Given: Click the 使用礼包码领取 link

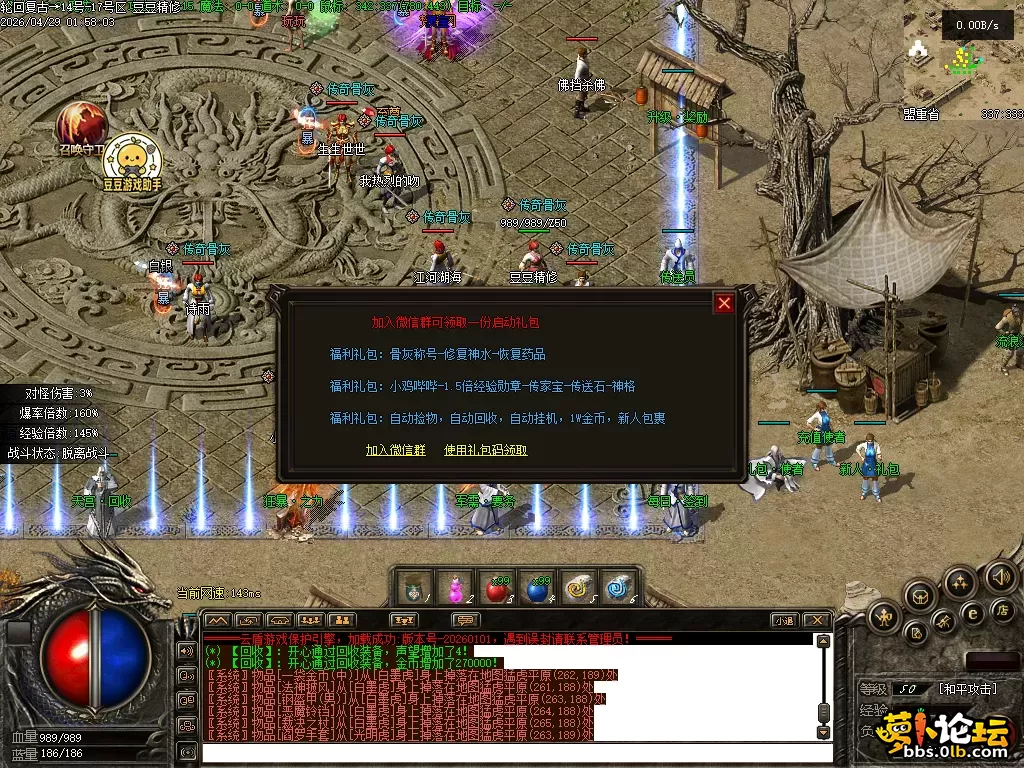Looking at the screenshot, I should tap(485, 450).
